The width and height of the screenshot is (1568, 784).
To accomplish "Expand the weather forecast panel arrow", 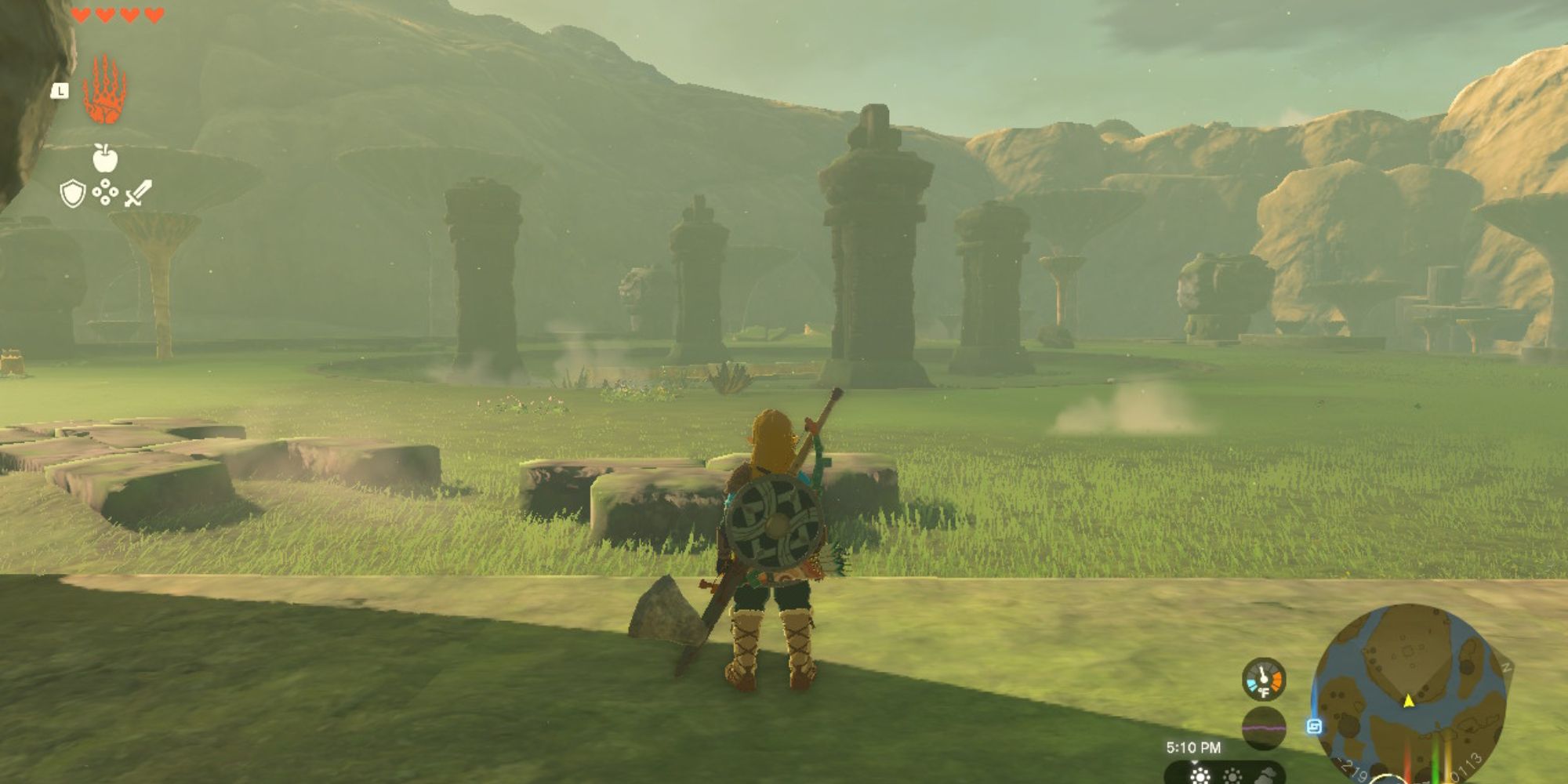I will pyautogui.click(x=1195, y=760).
